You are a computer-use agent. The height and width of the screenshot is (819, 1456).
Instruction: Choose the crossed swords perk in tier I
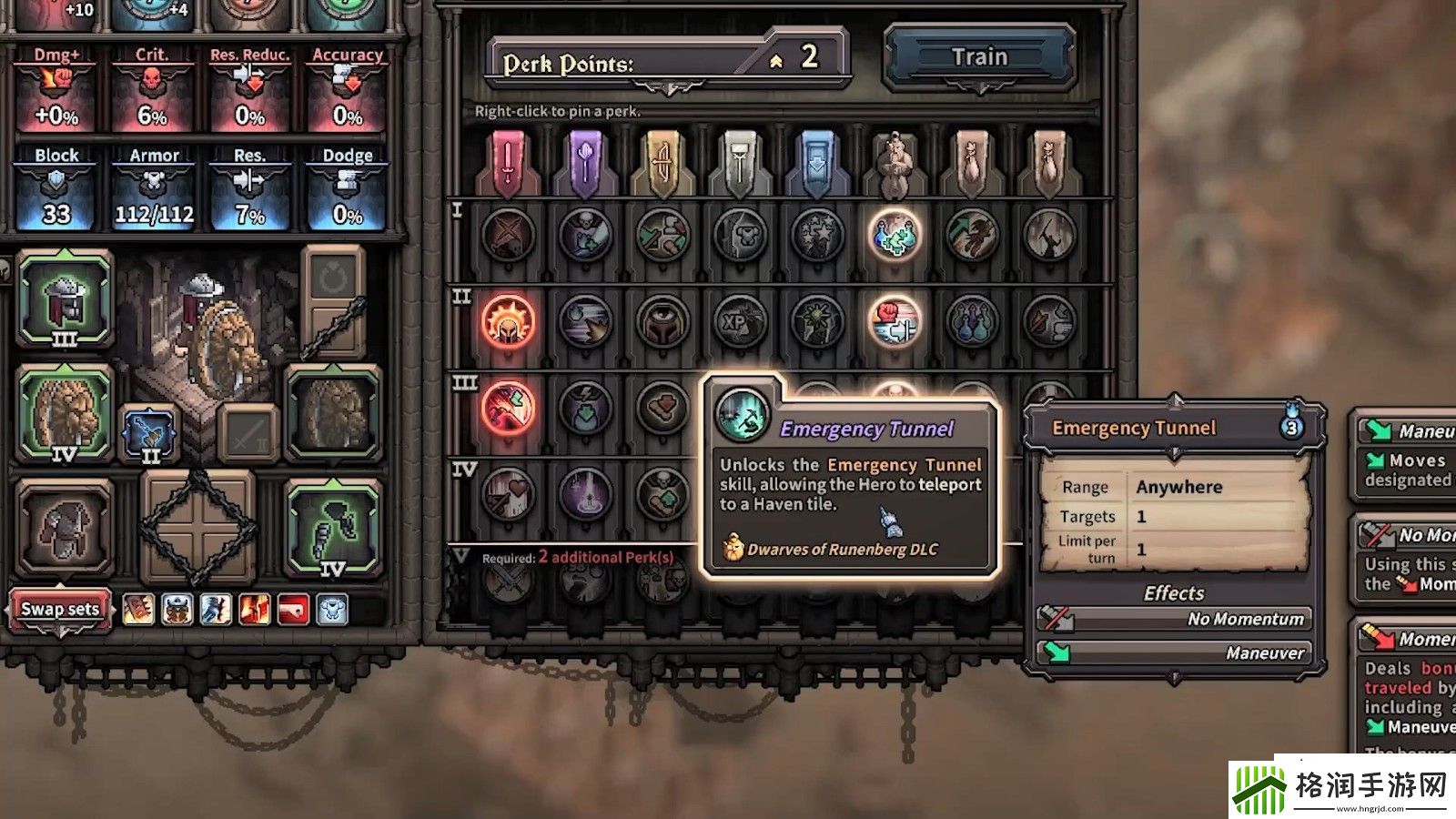tap(509, 235)
